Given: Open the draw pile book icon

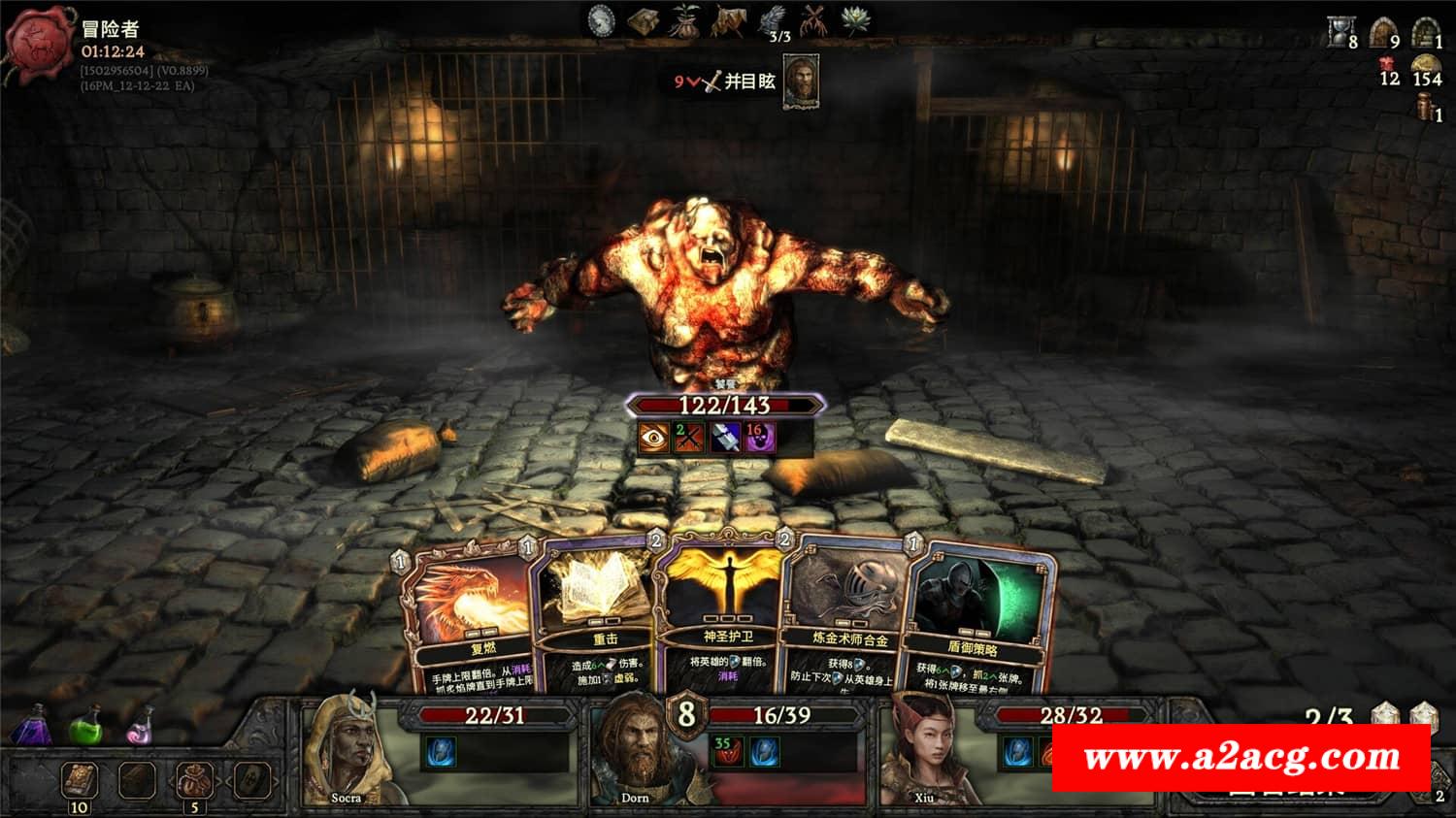Looking at the screenshot, I should [x=78, y=779].
